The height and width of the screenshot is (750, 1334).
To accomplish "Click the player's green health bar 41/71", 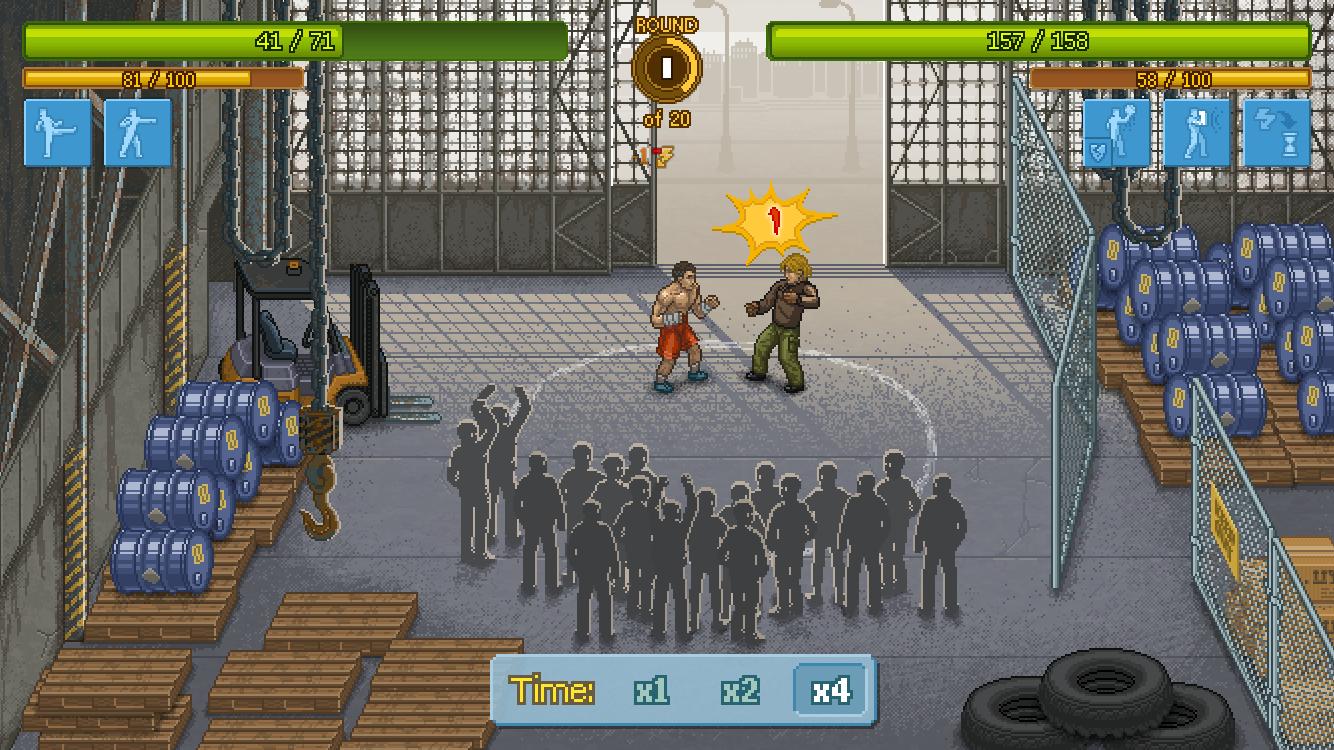I will (x=295, y=41).
